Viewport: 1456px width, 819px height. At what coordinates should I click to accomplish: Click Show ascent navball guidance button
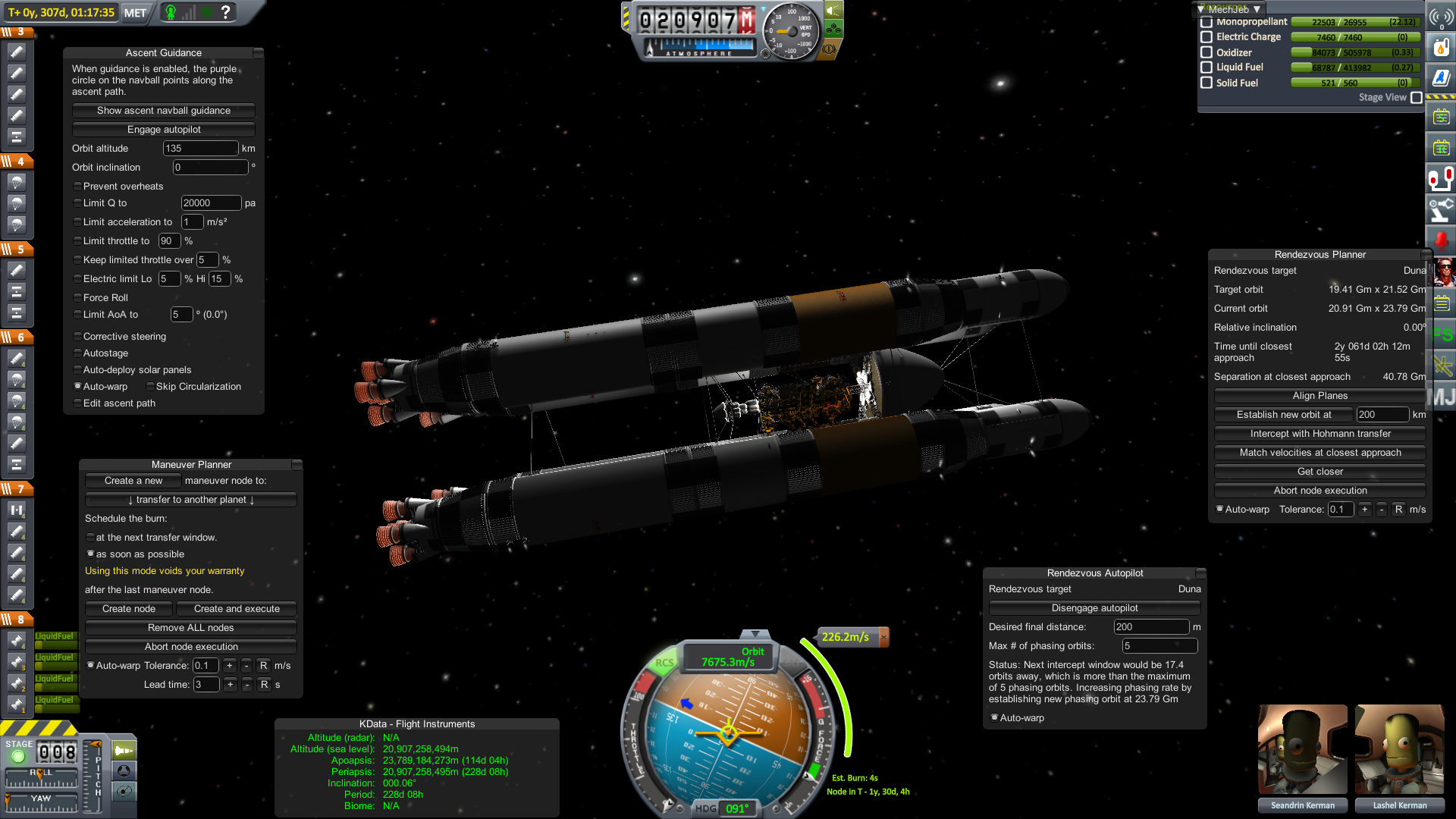(163, 111)
